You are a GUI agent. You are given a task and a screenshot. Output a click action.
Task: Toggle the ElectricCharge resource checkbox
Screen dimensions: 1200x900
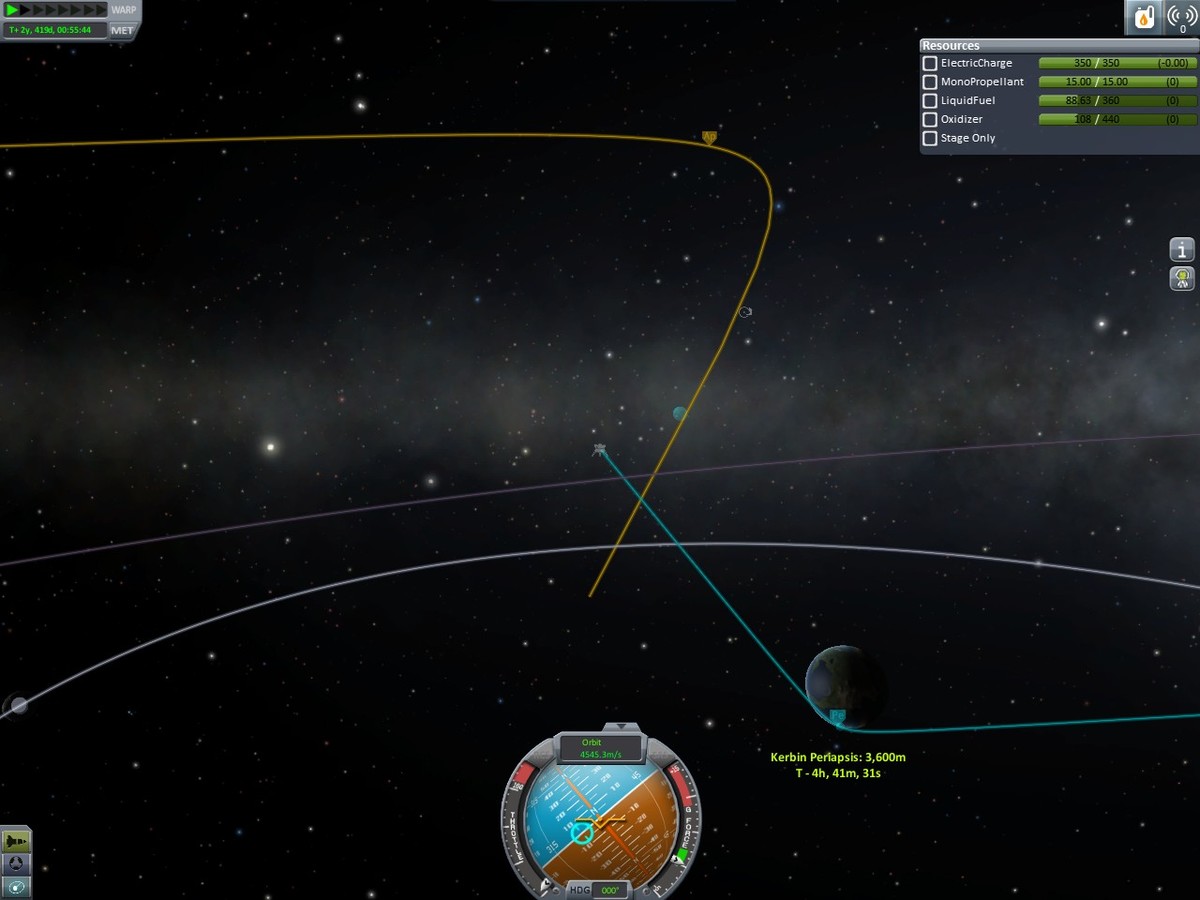930,63
